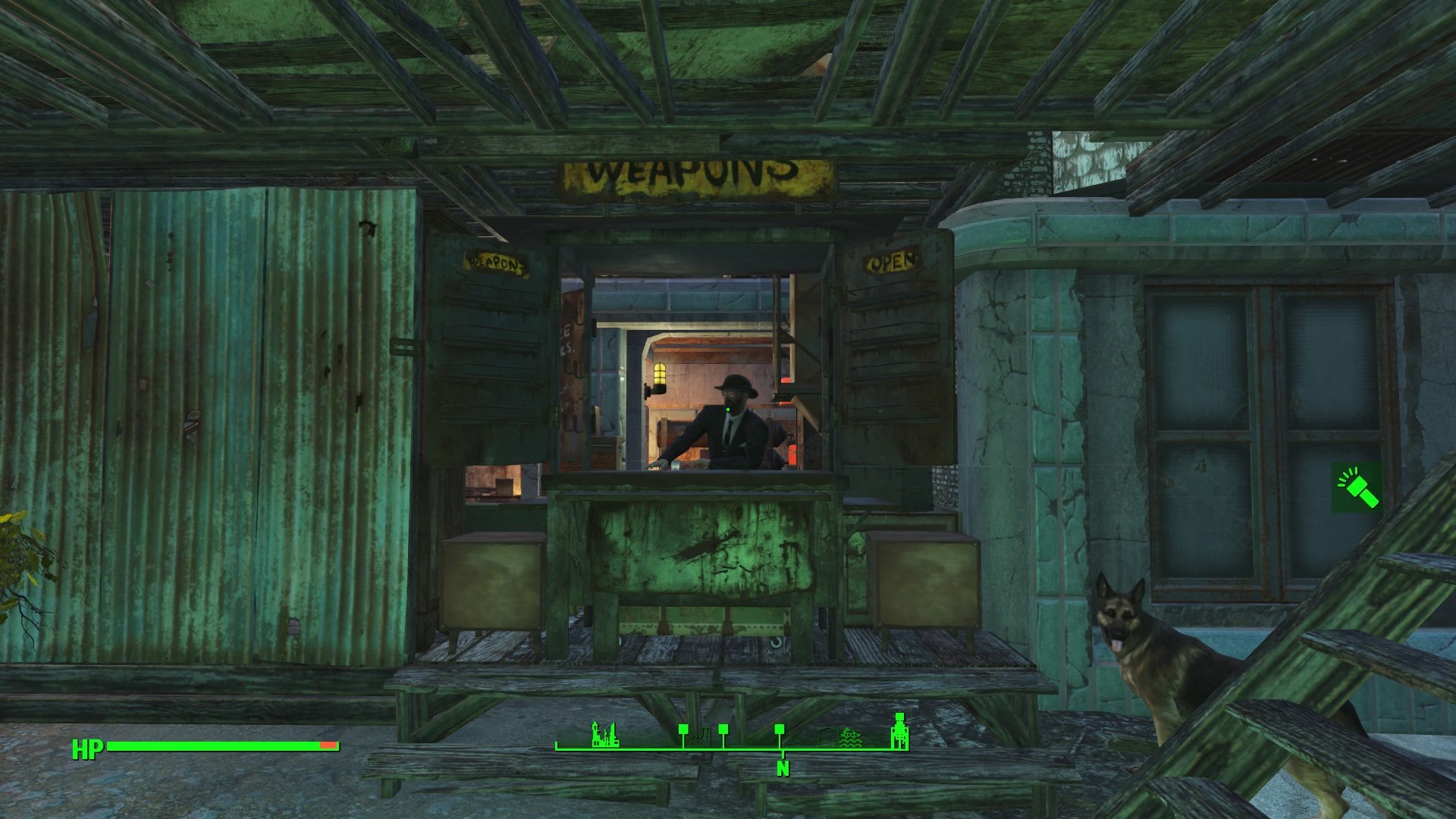The width and height of the screenshot is (1456, 819).
Task: Click the city skyline marker on the compass
Action: (x=605, y=736)
